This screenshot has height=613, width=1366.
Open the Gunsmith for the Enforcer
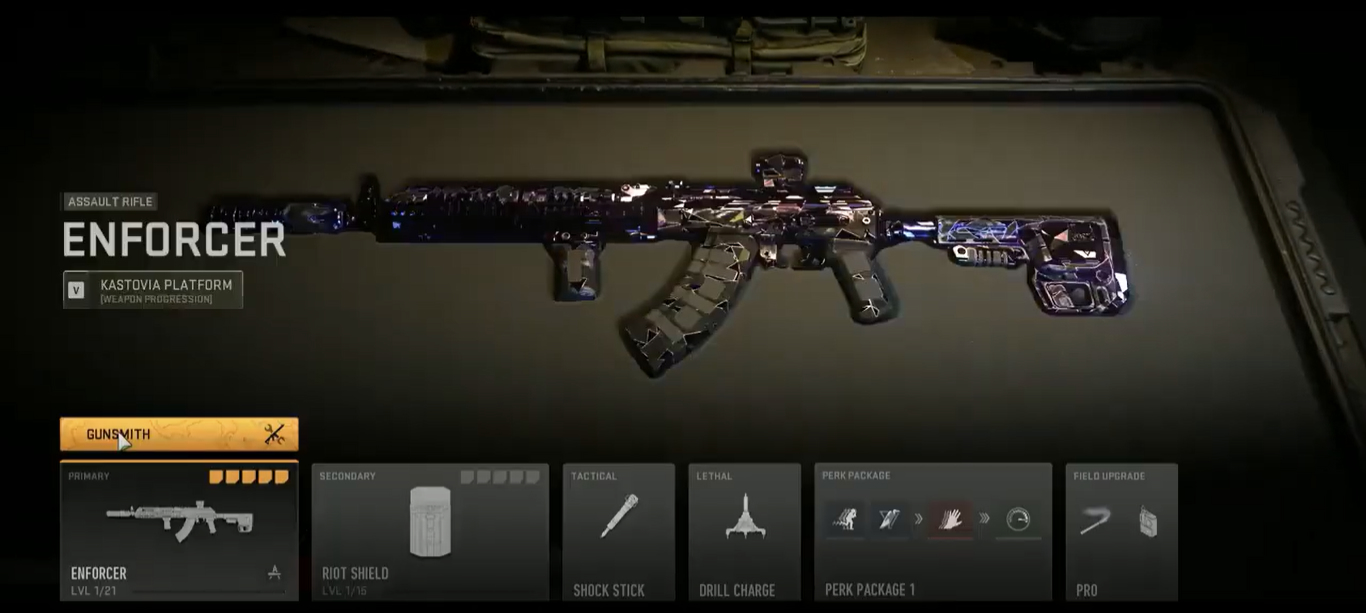tap(179, 435)
